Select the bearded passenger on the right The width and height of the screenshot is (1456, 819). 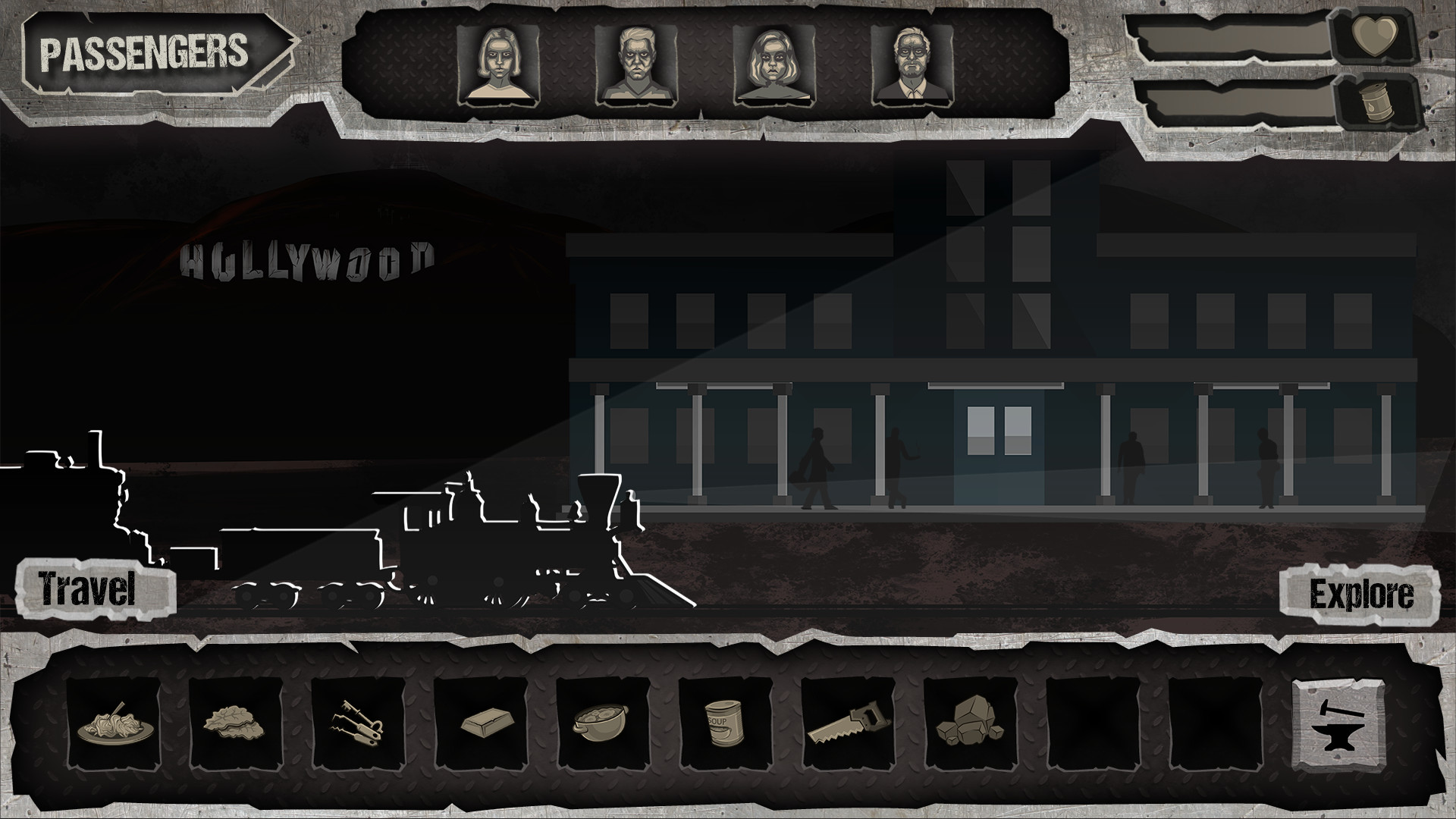point(912,64)
